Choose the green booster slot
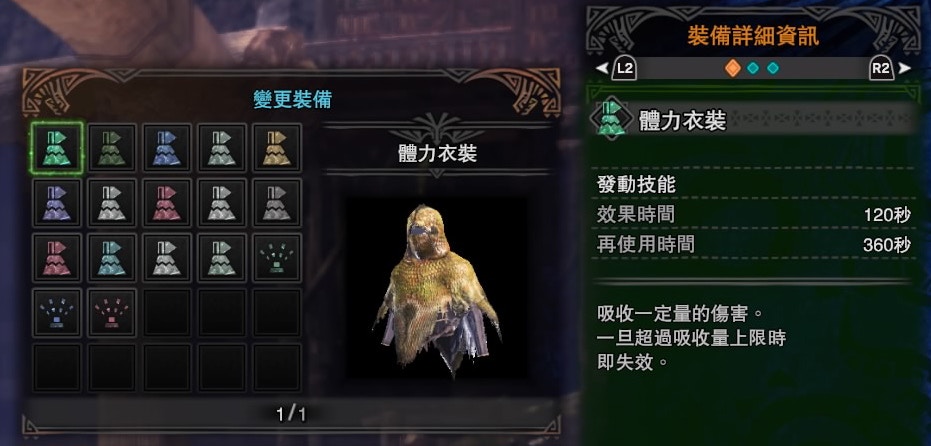Viewport: 931px width, 446px height. pos(277,258)
